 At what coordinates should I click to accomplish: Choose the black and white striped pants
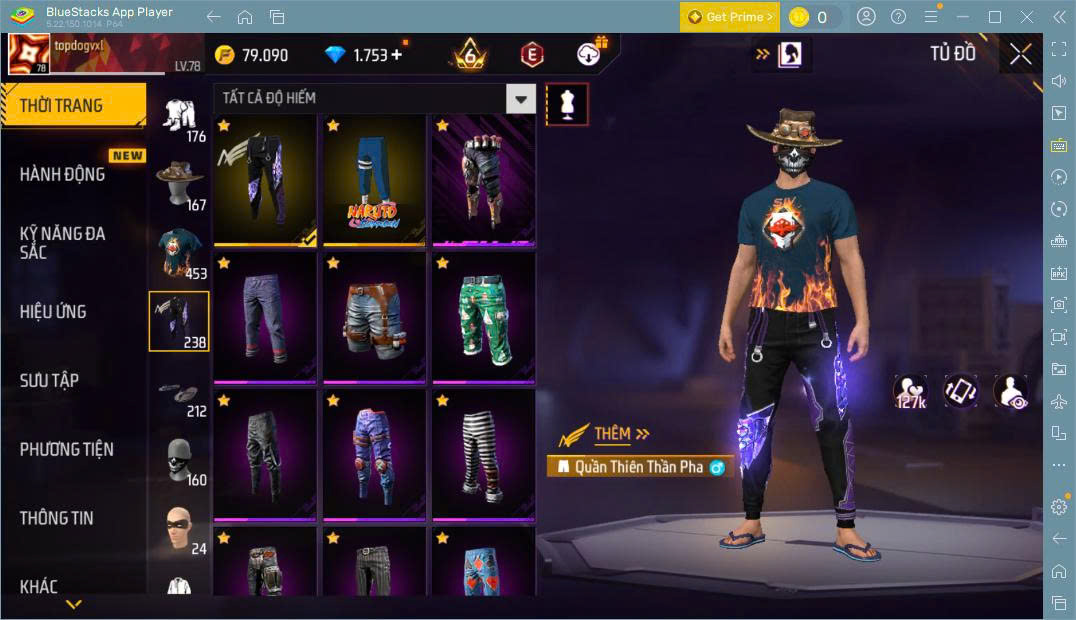484,455
